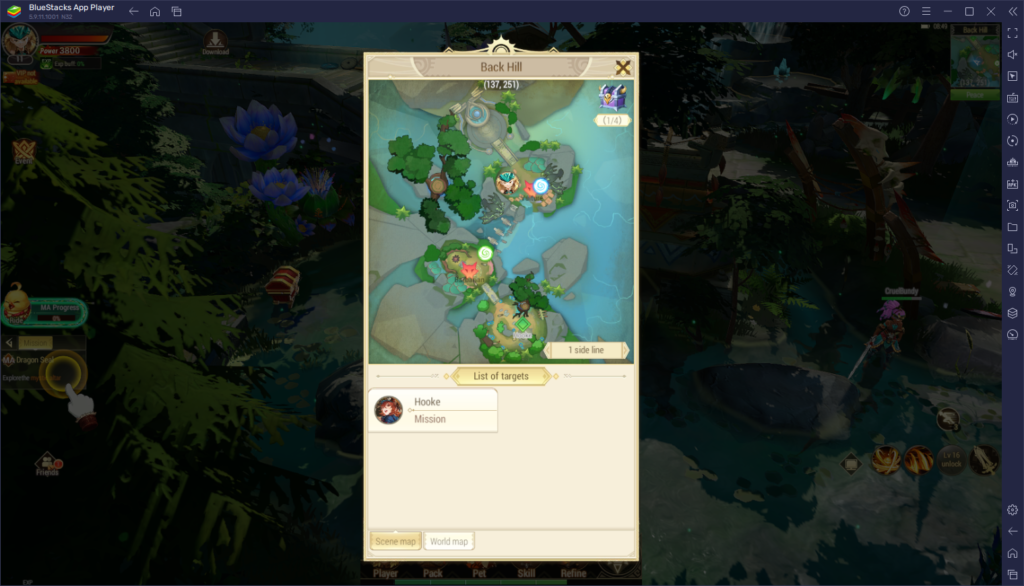1024x586 pixels.
Task: Tap the glowing MA Dragon quest tracker
Action: tap(62, 373)
